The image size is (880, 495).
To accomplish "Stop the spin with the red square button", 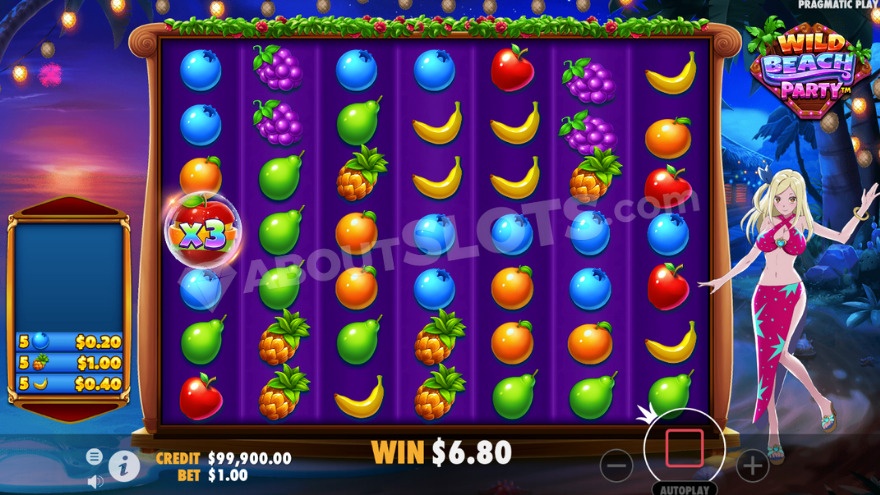I will (x=684, y=449).
